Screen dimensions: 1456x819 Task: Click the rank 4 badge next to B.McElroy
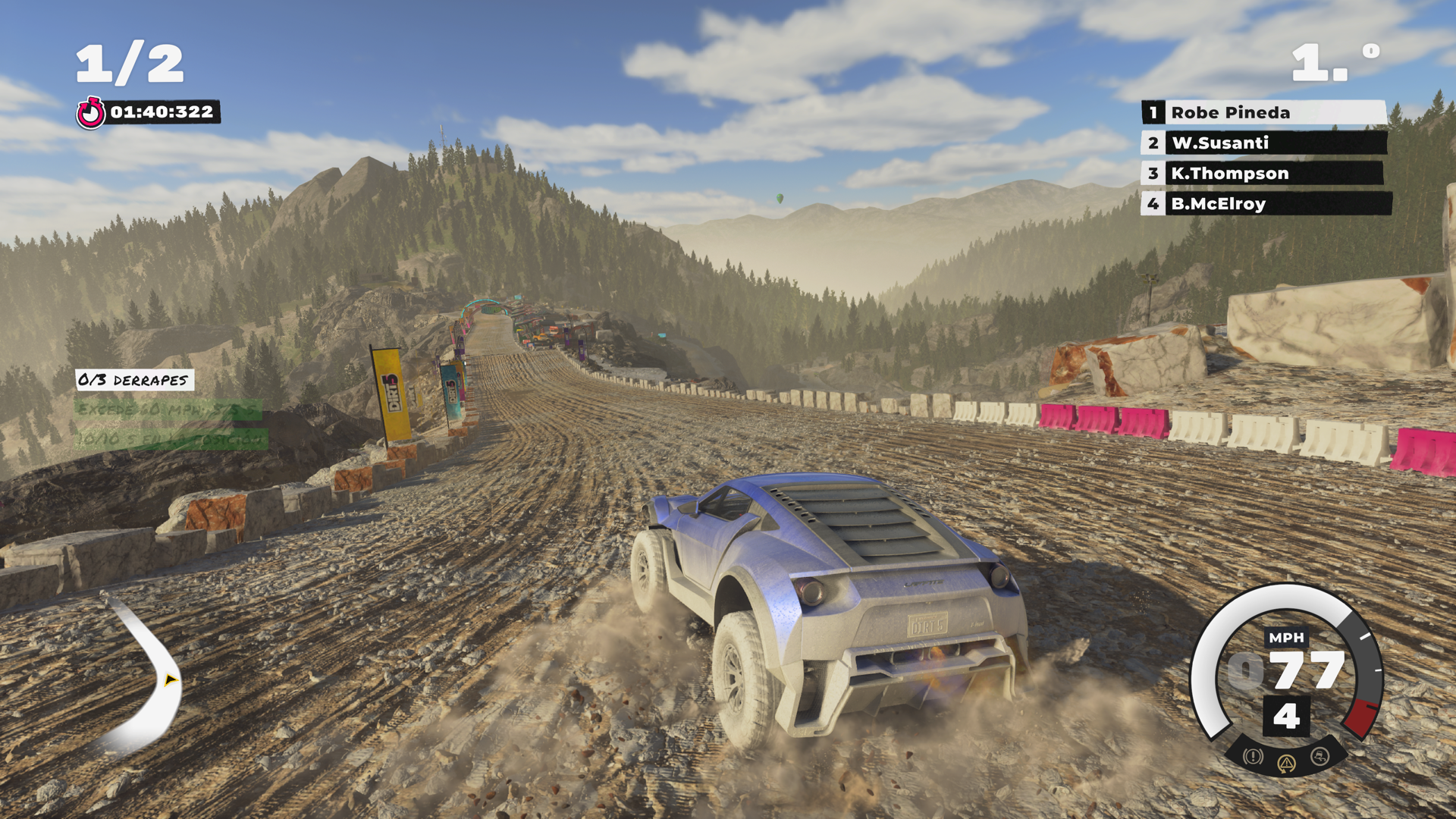click(1153, 203)
